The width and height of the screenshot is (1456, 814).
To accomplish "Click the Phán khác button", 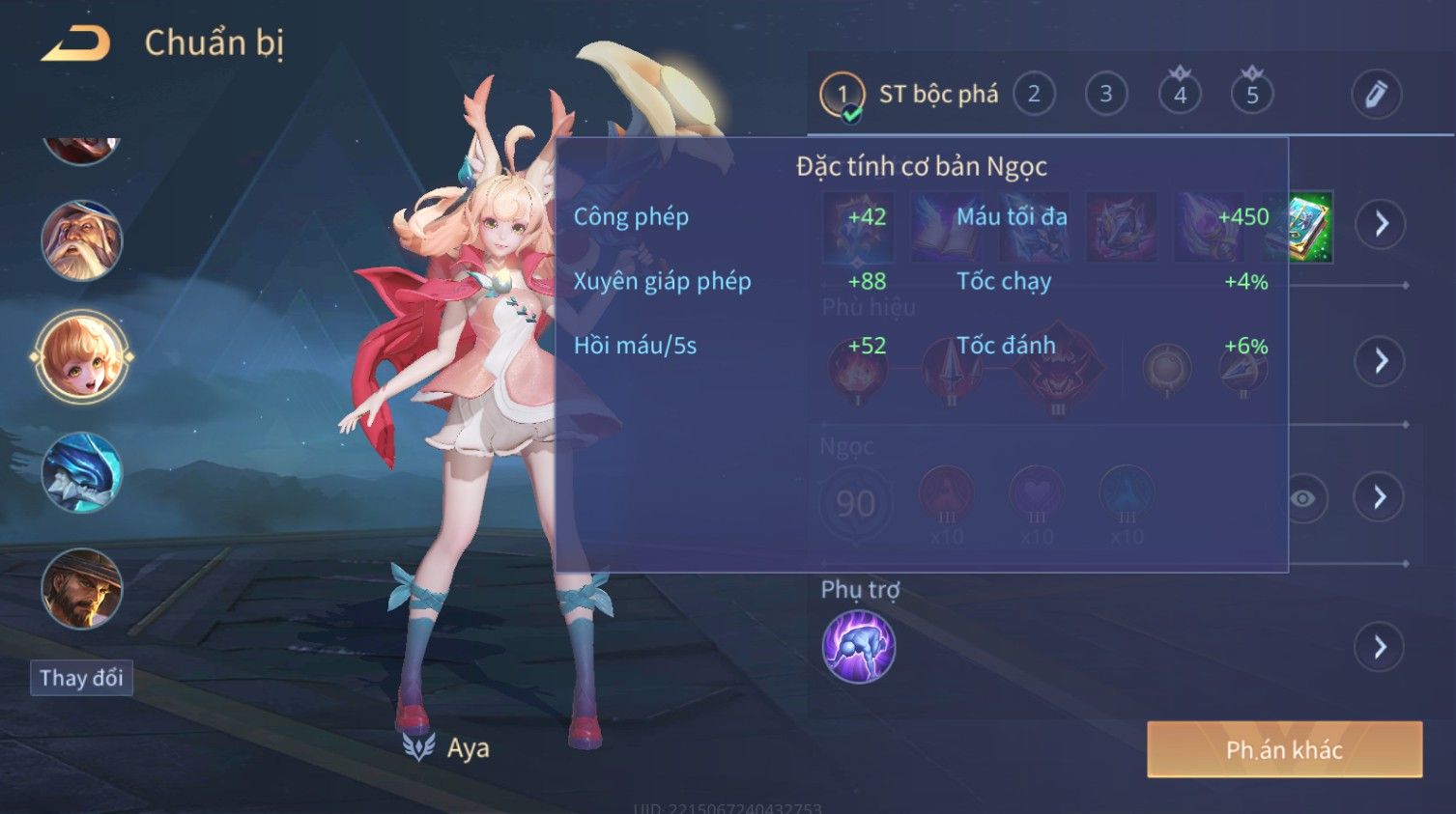I will click(1284, 749).
